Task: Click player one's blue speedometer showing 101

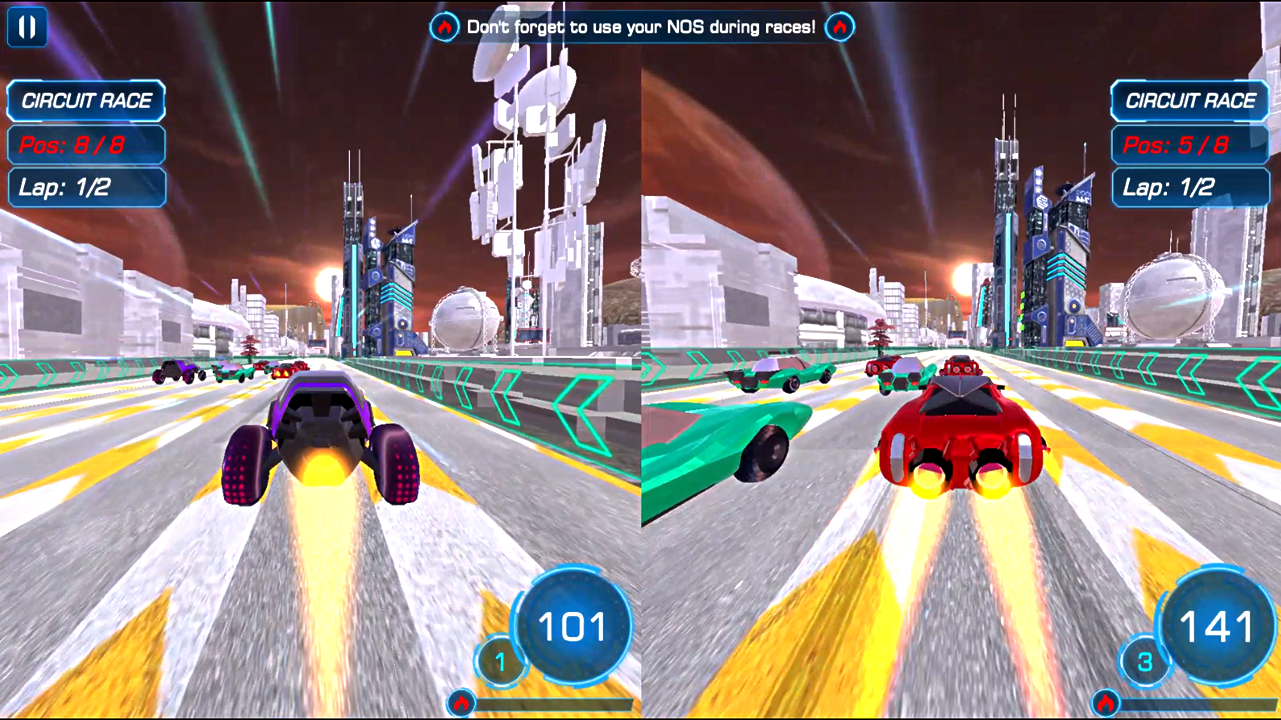Action: [x=573, y=625]
